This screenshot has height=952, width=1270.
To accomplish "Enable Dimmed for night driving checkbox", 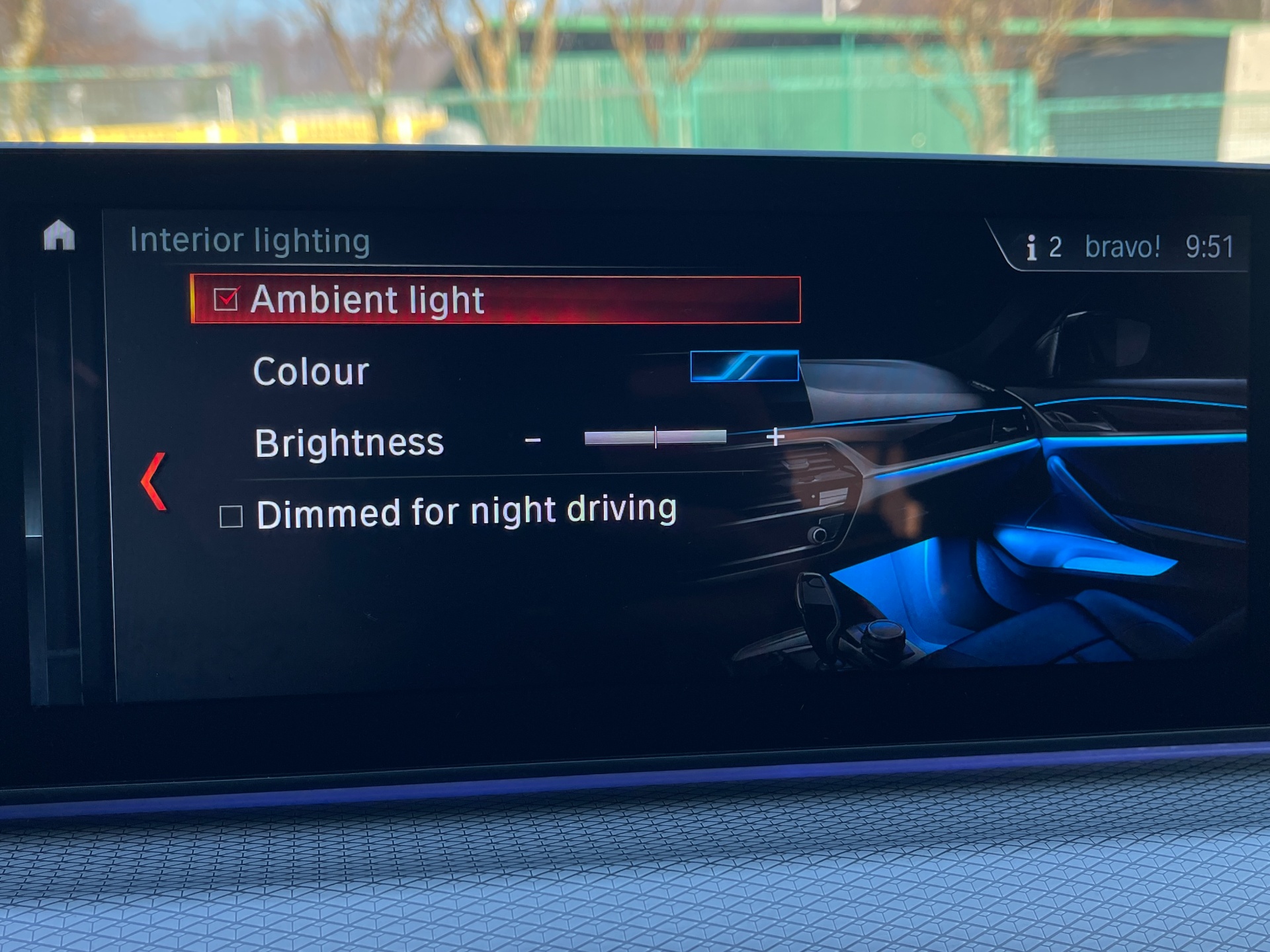I will pyautogui.click(x=231, y=516).
